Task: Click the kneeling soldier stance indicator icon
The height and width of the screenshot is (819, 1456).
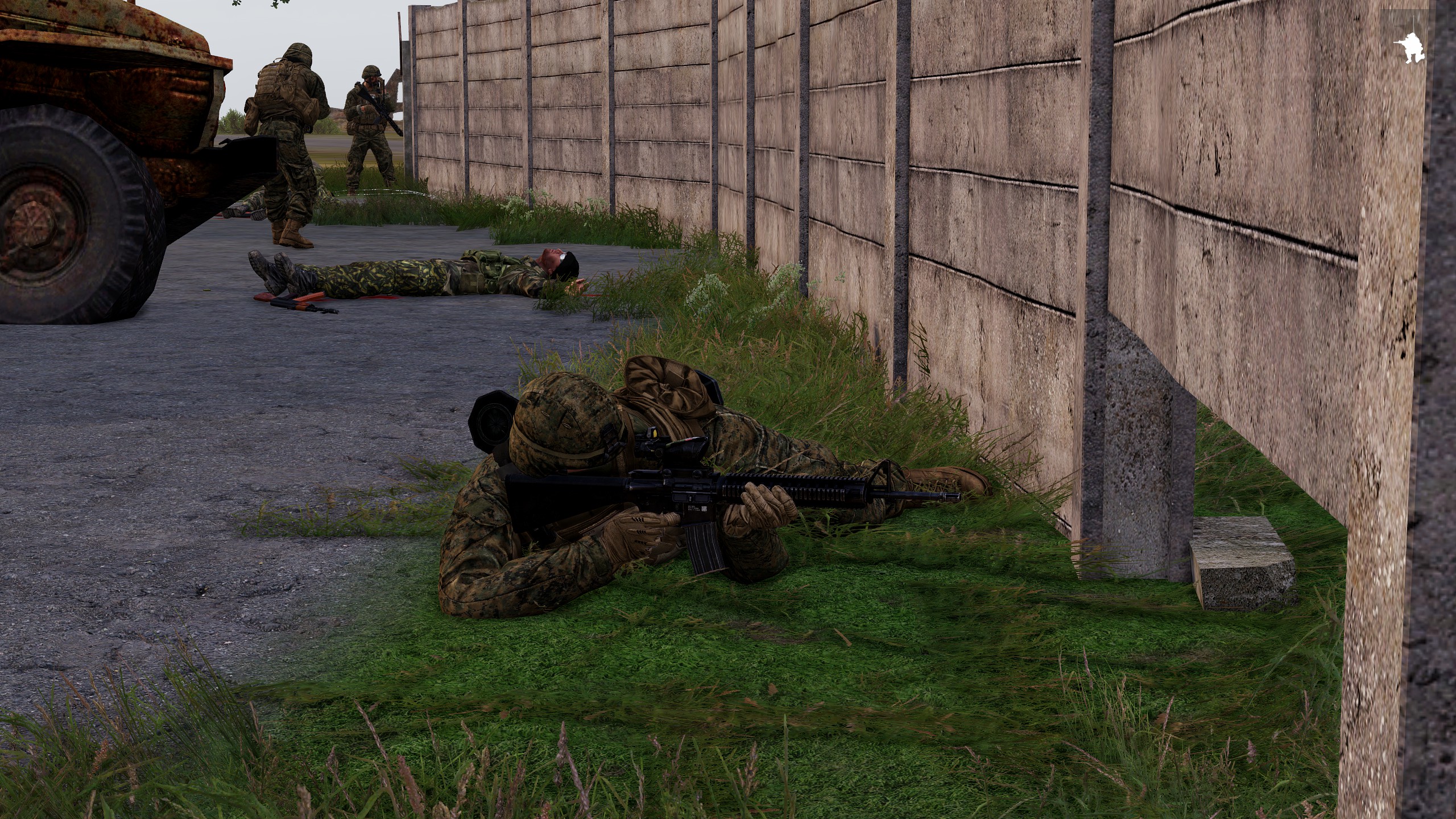Action: [1412, 48]
